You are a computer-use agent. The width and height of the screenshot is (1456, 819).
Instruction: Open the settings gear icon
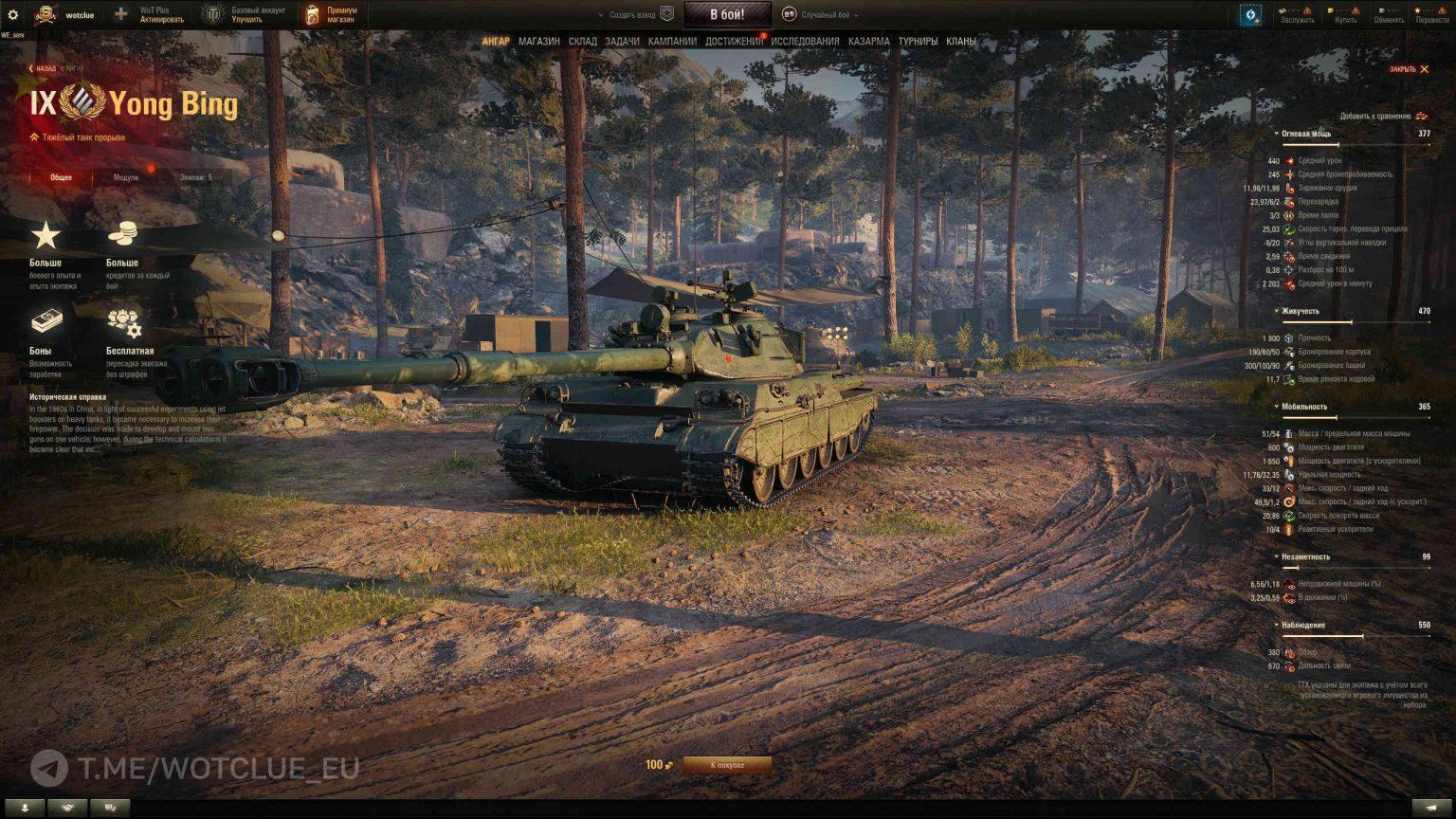click(x=13, y=15)
